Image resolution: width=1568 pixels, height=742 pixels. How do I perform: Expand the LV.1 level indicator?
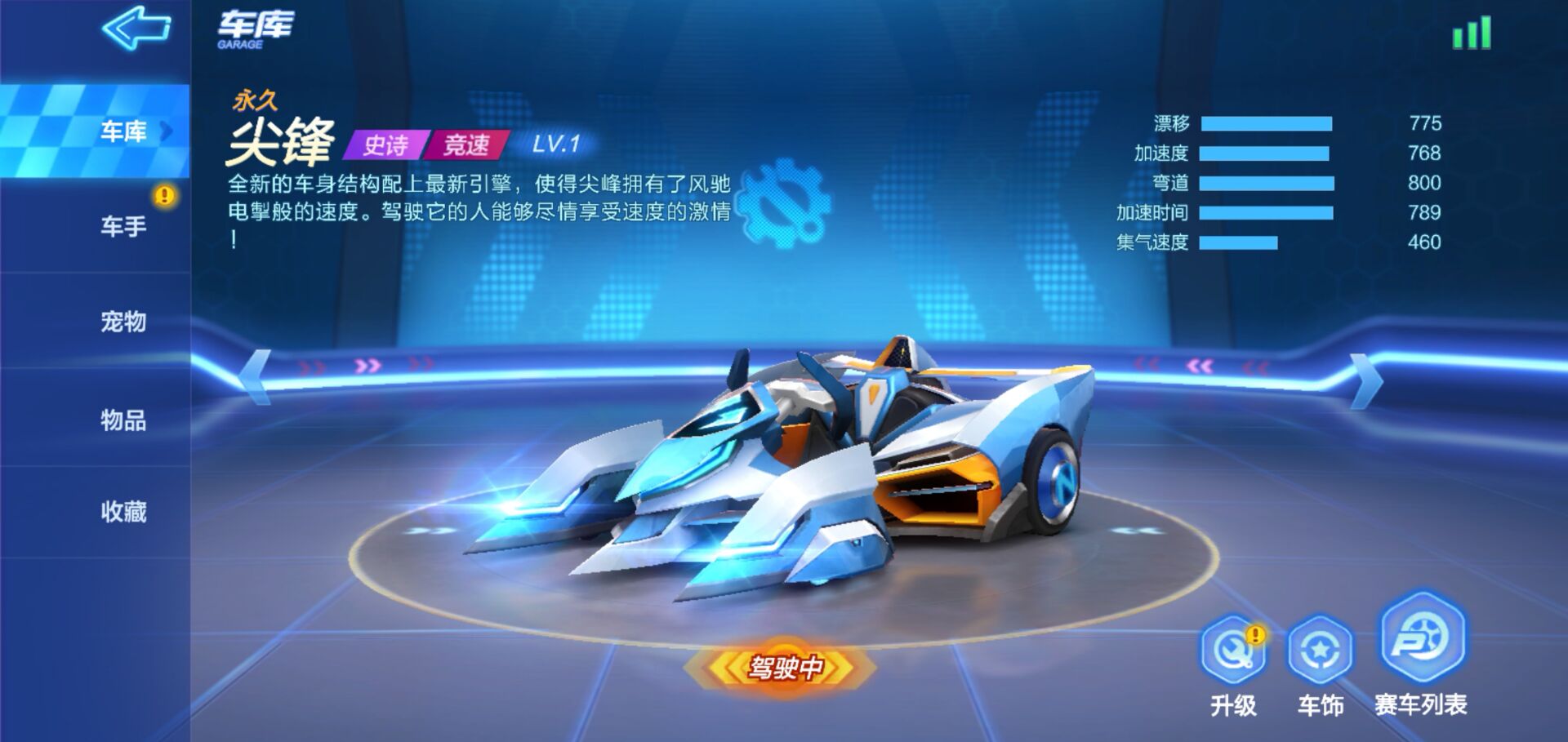pos(558,144)
